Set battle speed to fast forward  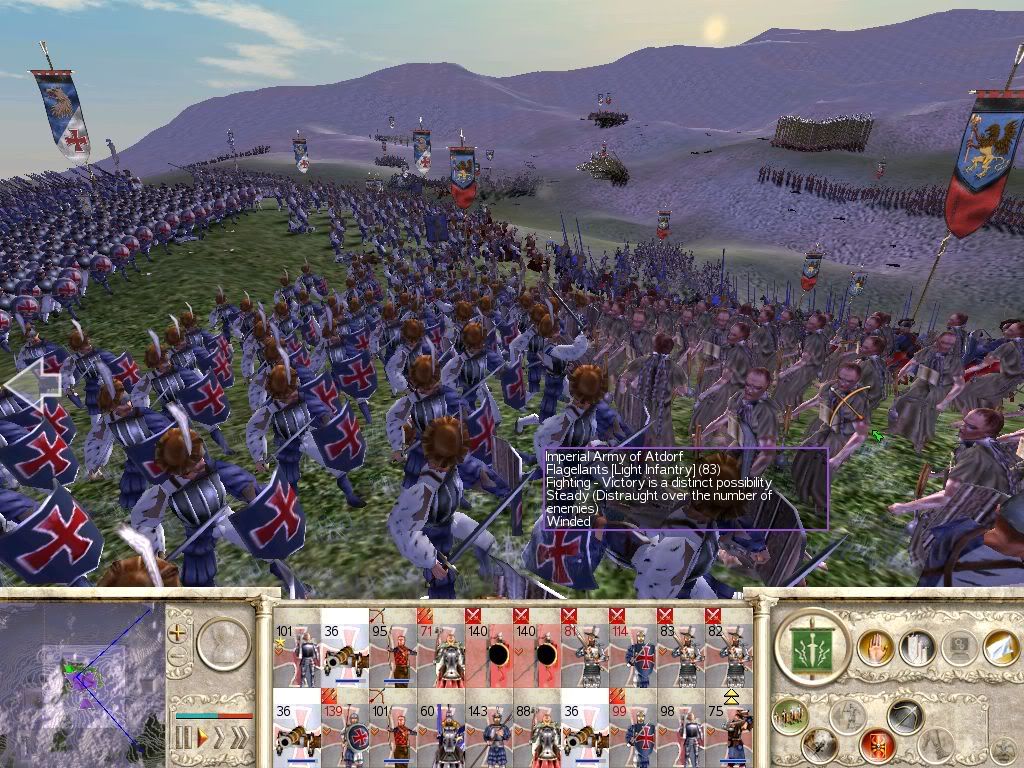point(219,739)
